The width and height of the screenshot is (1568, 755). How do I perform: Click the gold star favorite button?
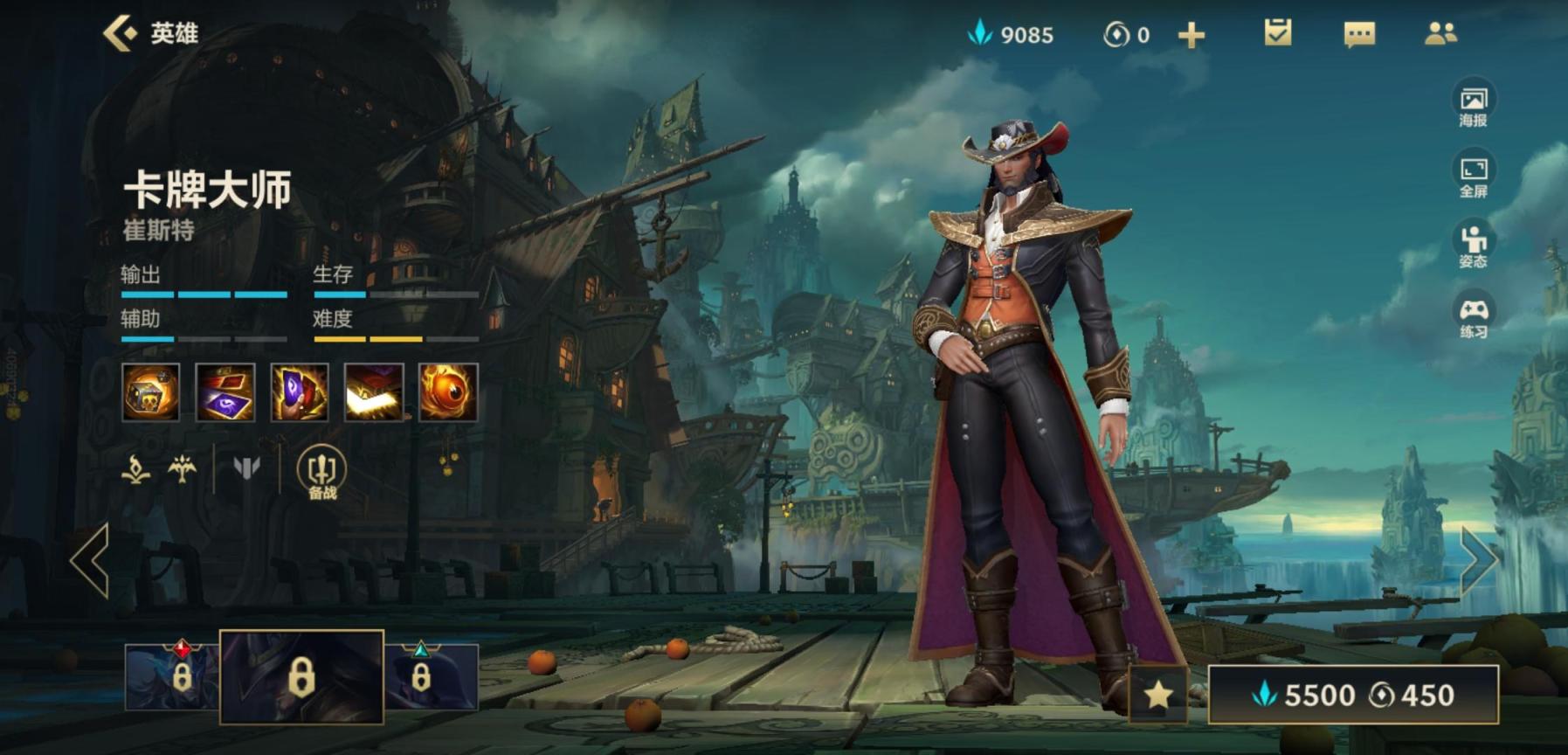pos(1158,695)
